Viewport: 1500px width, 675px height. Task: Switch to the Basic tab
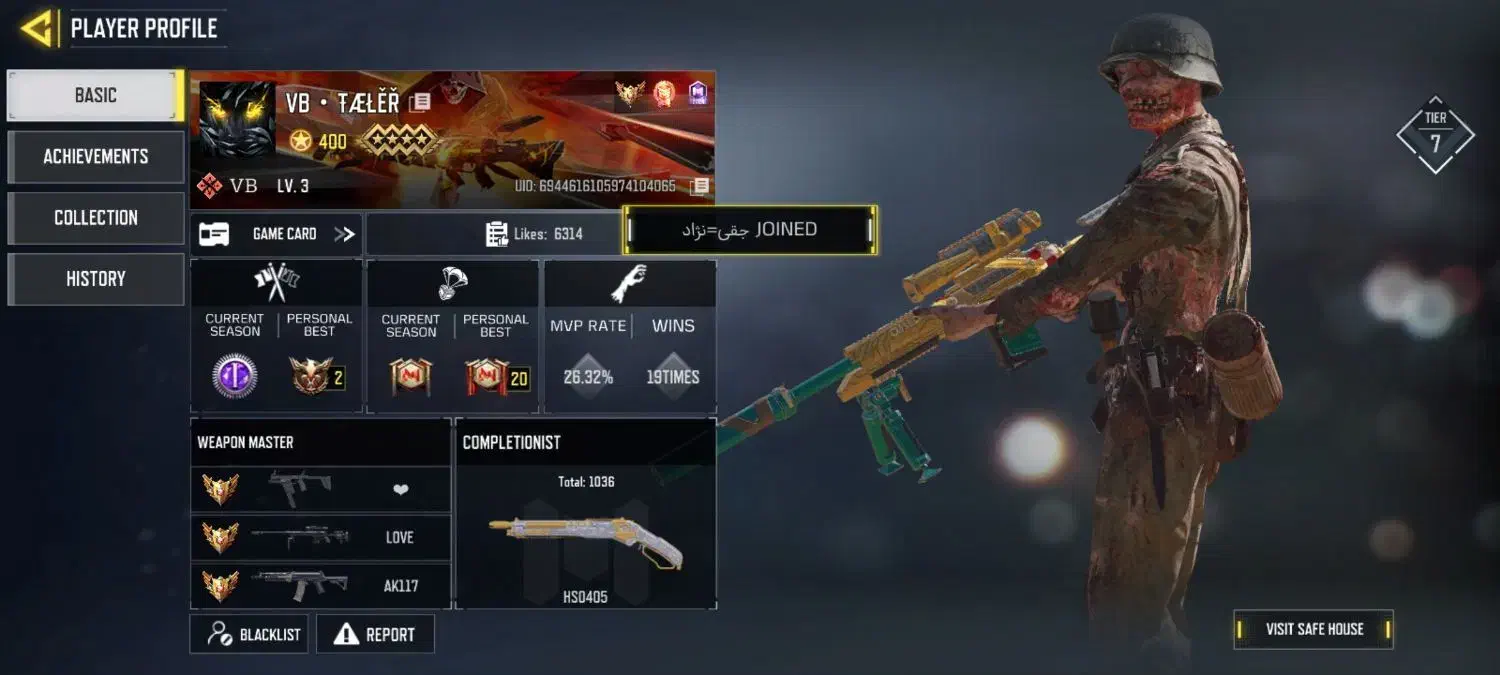pos(95,96)
